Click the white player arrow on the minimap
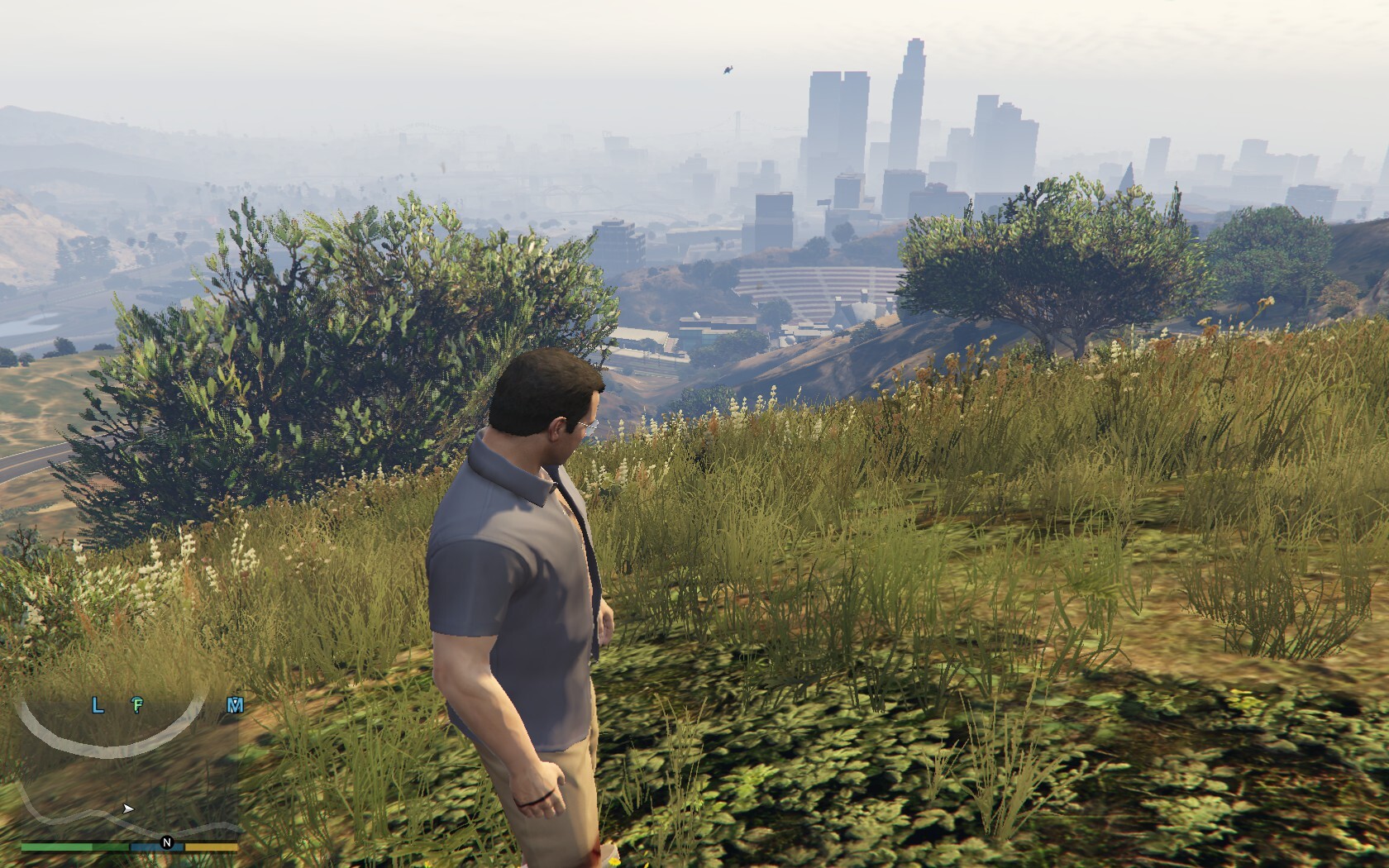 [127, 808]
